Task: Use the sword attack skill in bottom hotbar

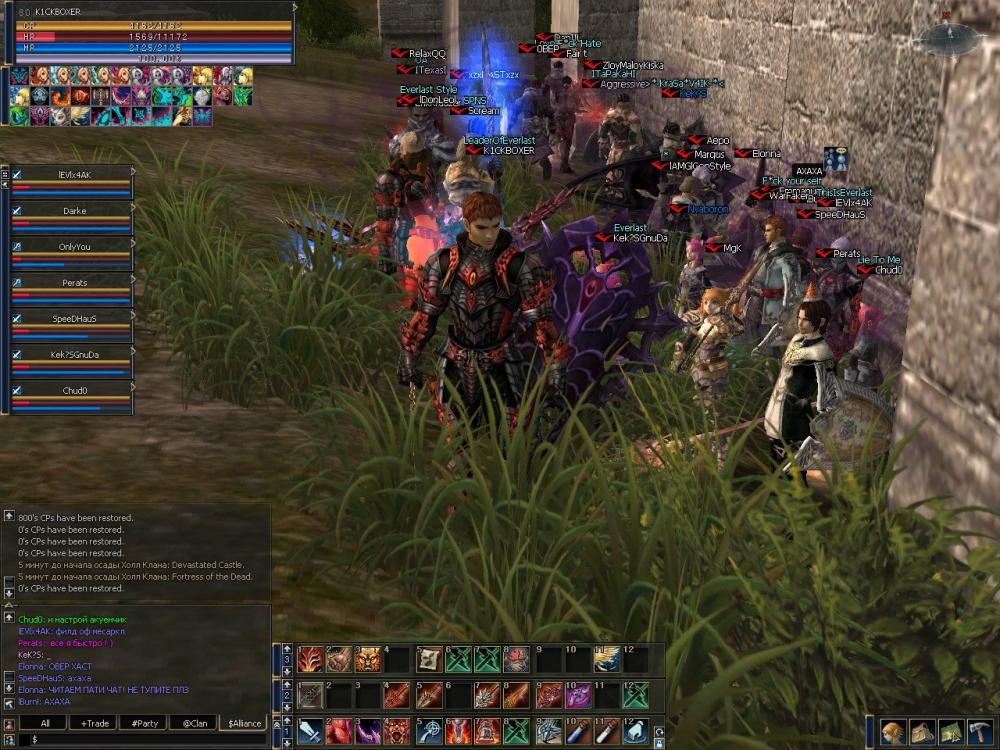Action: coord(311,731)
